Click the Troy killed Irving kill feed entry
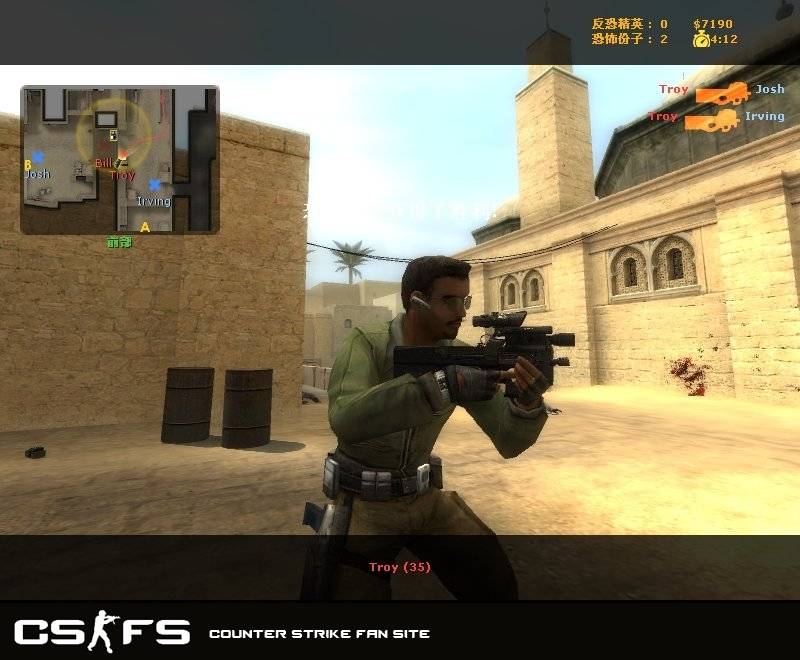Screen dimensions: 800x660 coord(716,118)
